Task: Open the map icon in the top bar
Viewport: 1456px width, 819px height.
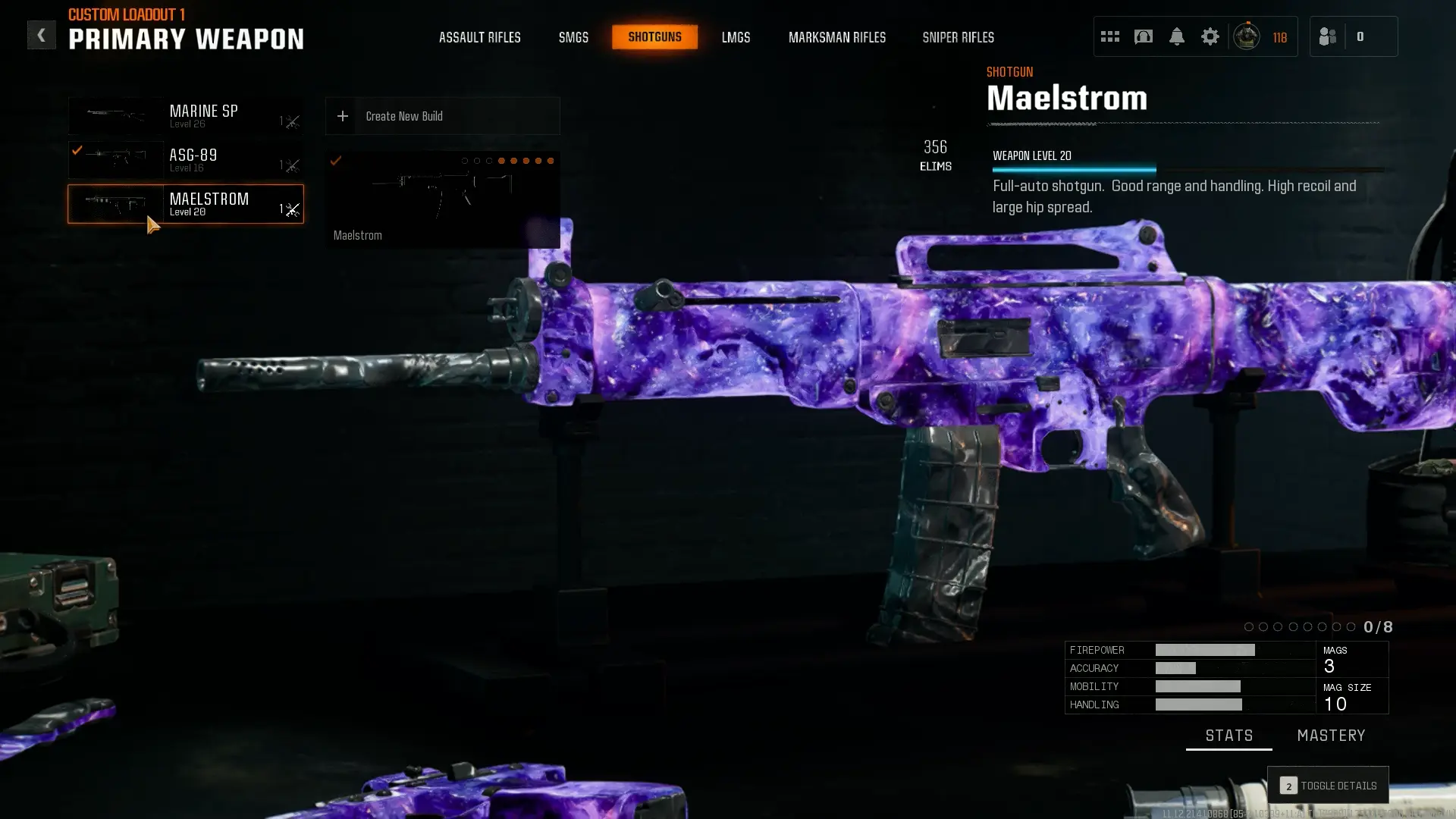Action: tap(1143, 36)
